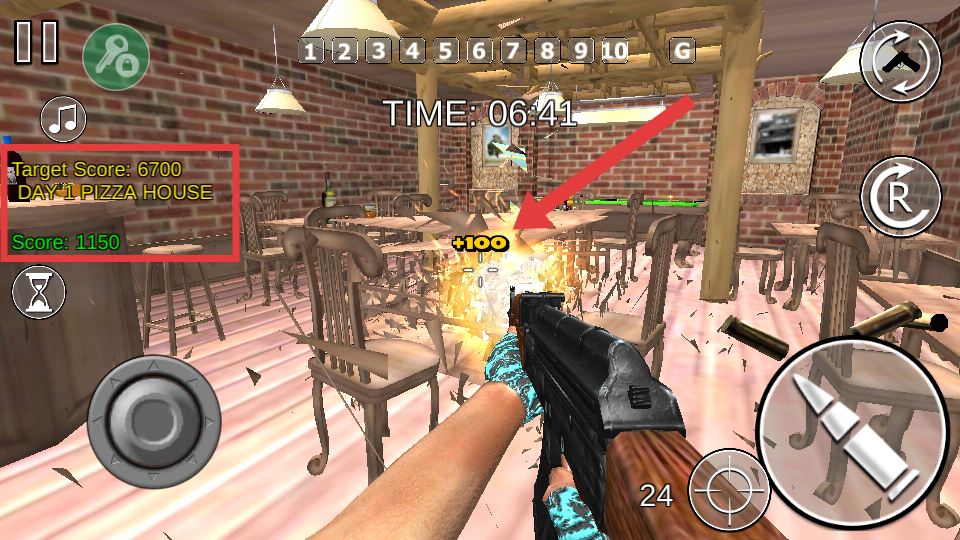Switch to weapon slot 4
960x540 pixels.
pos(412,50)
